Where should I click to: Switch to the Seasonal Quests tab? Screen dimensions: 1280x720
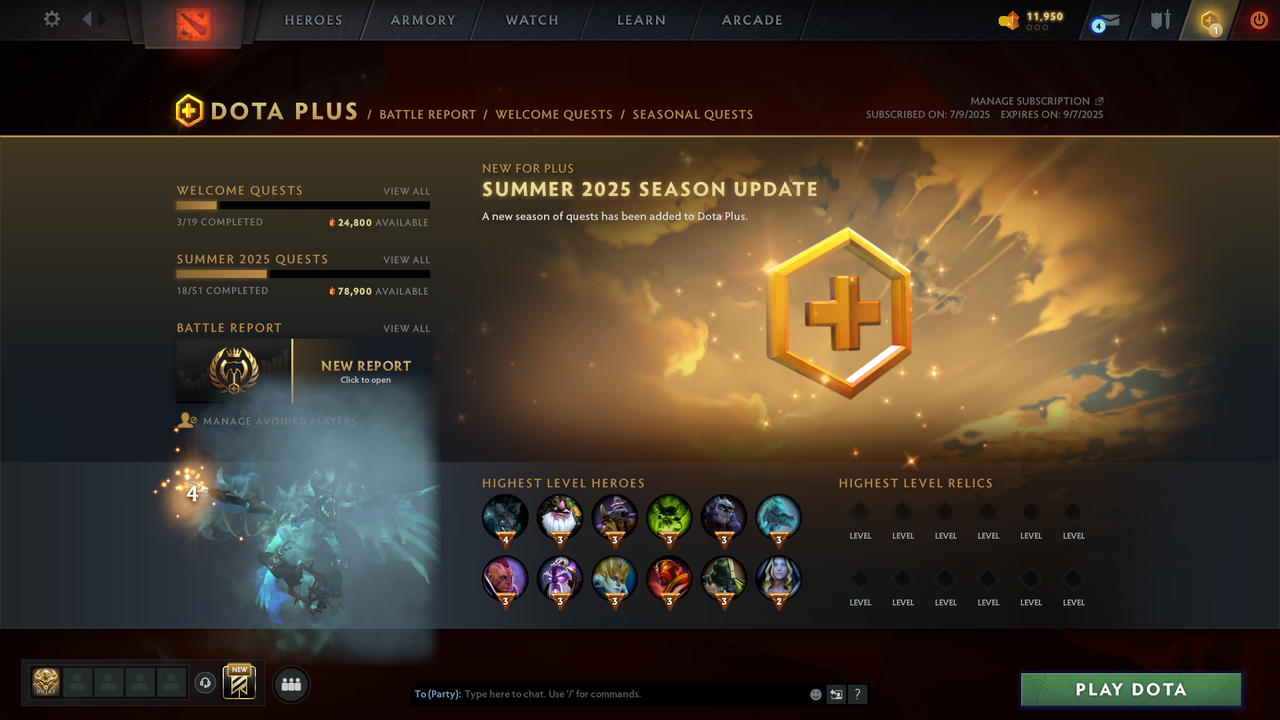692,114
